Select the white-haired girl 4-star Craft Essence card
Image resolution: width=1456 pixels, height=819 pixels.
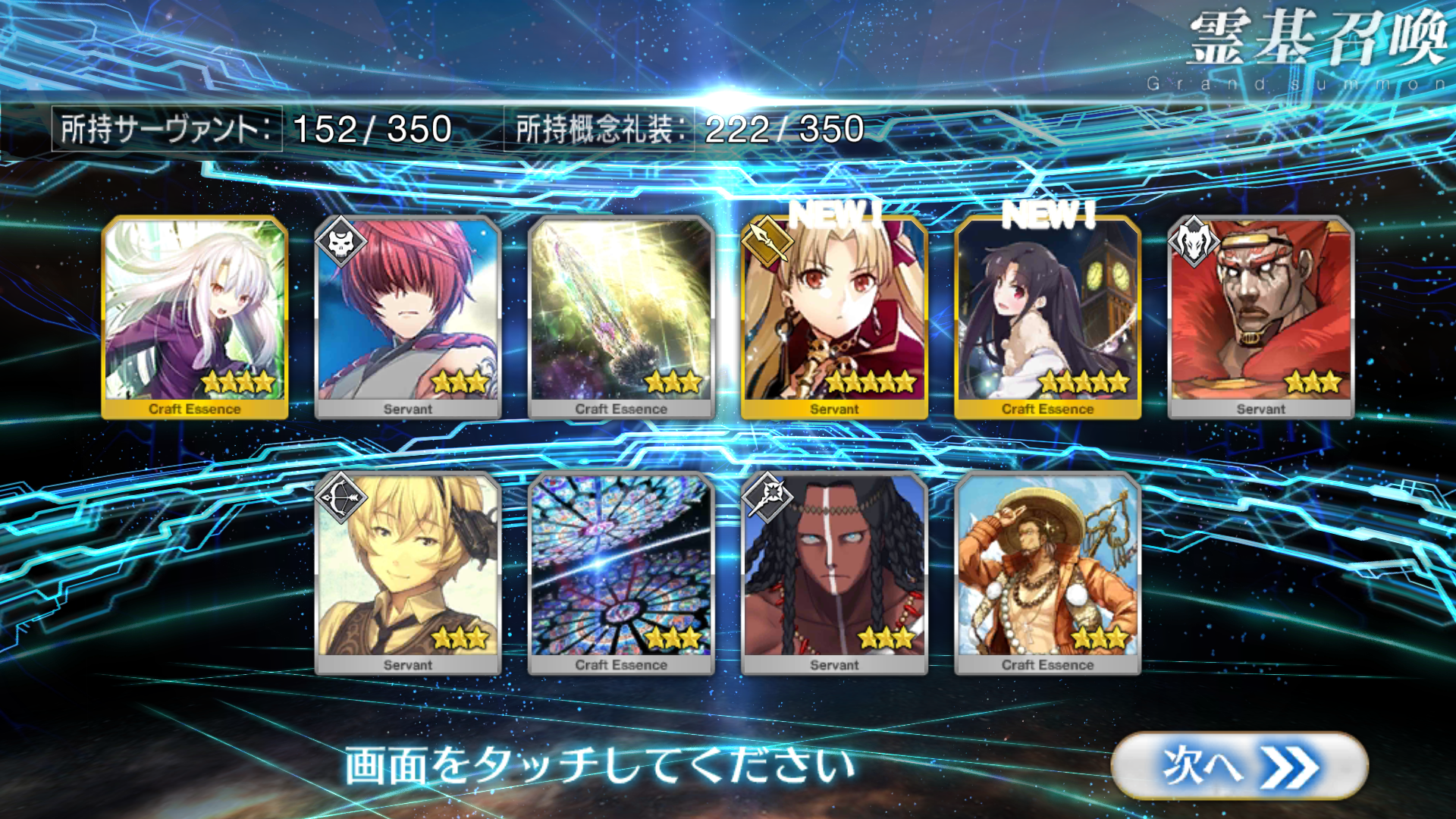coord(195,317)
